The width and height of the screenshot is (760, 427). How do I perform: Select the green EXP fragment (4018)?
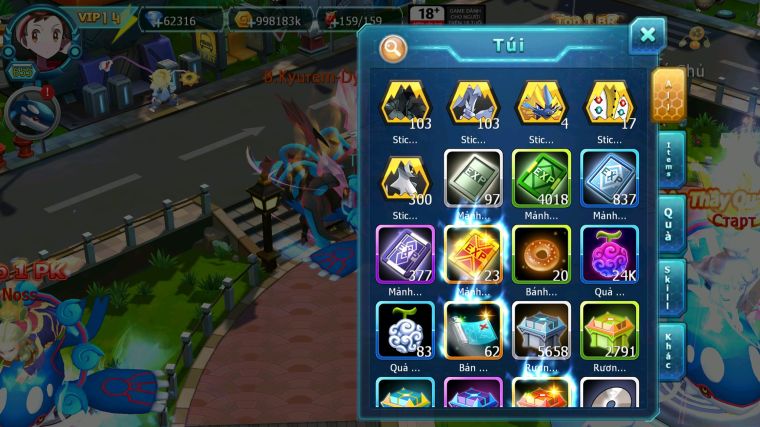point(541,179)
